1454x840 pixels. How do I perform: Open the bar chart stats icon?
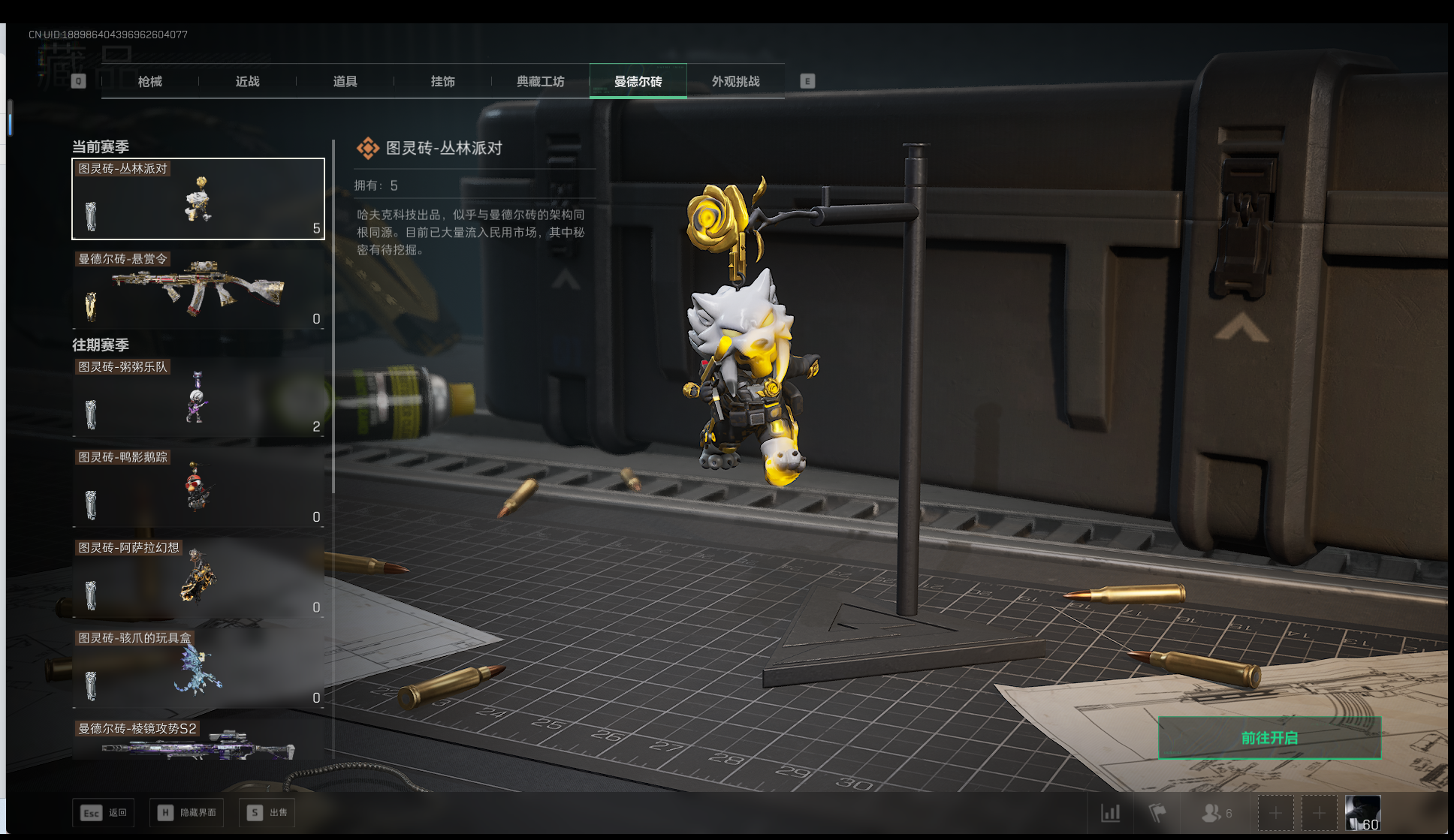click(1111, 813)
